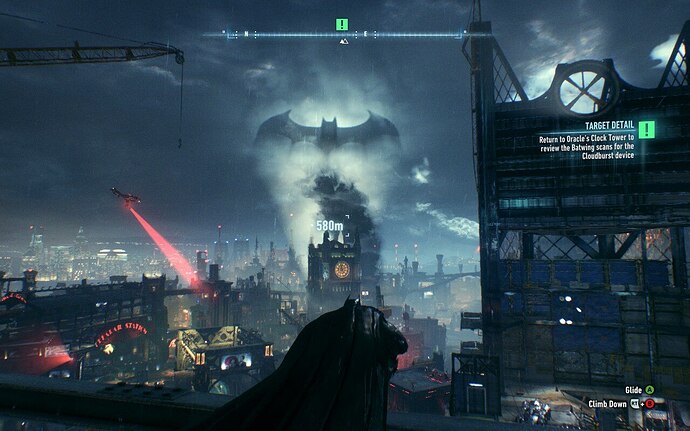Image resolution: width=690 pixels, height=431 pixels.
Task: Select the green exclamation icon beside Target Detail
Action: click(647, 129)
